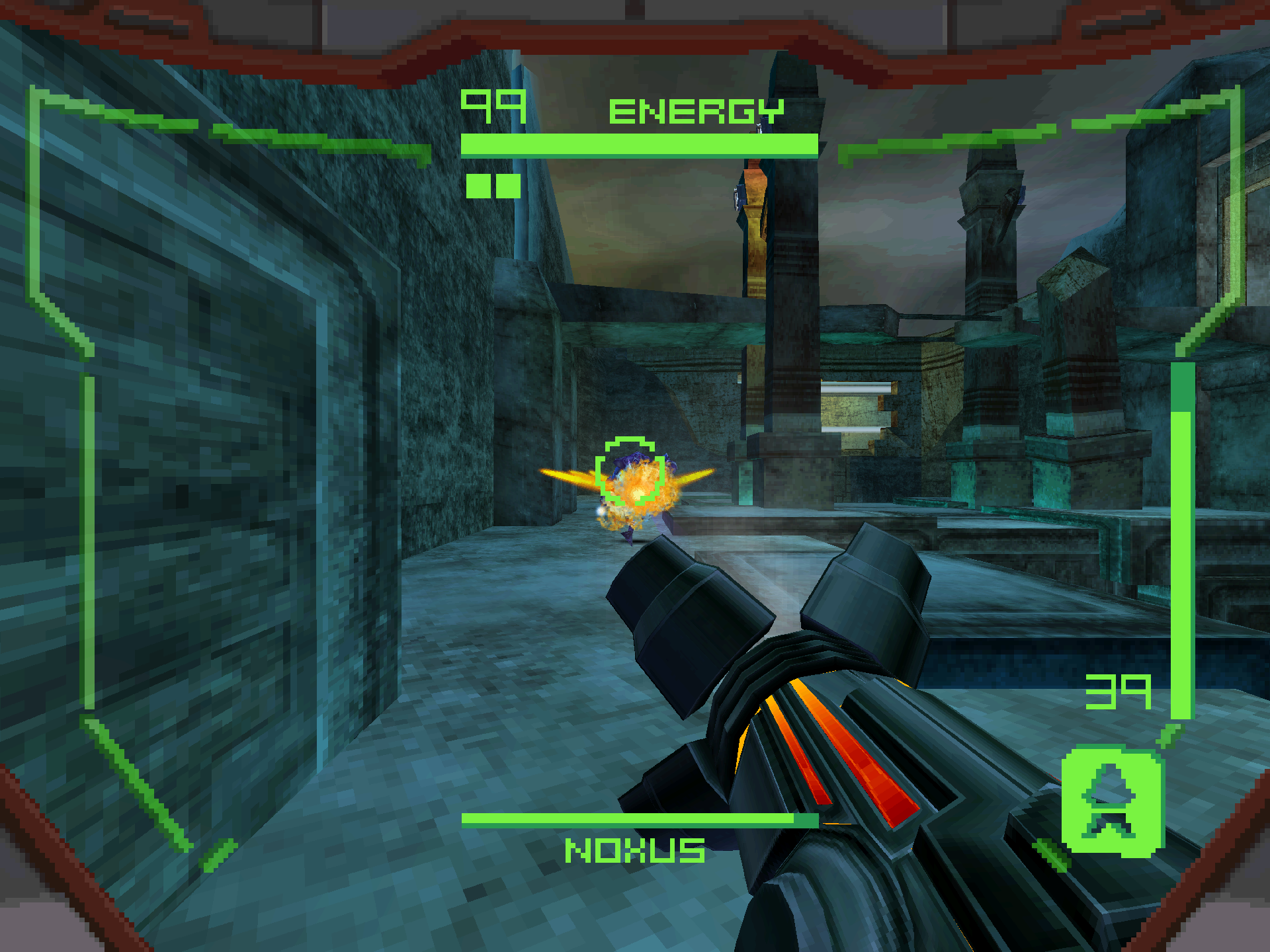The width and height of the screenshot is (1270, 952).
Task: Select the green weapon icon
Action: [1112, 801]
